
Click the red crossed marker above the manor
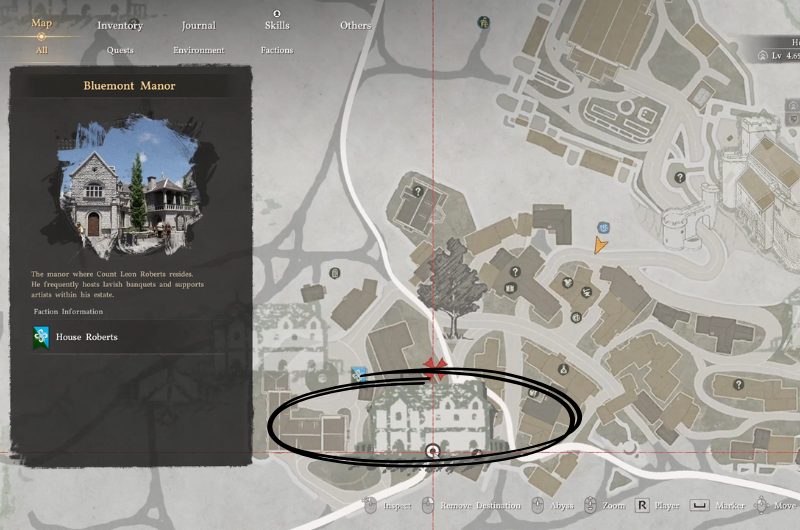pos(433,367)
